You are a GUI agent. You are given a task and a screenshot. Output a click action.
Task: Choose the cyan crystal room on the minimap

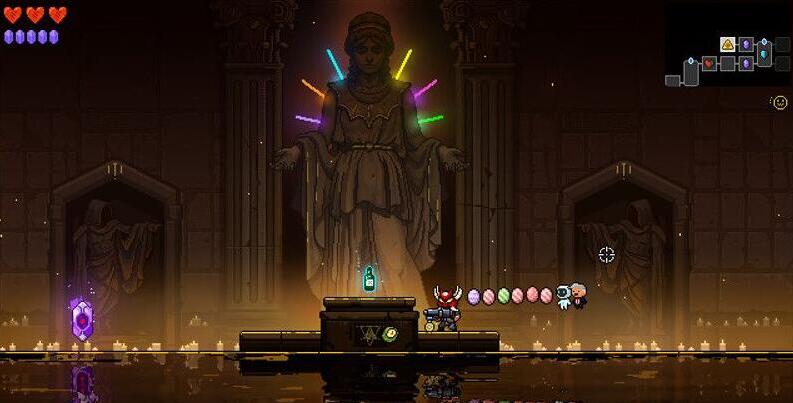coord(764,53)
